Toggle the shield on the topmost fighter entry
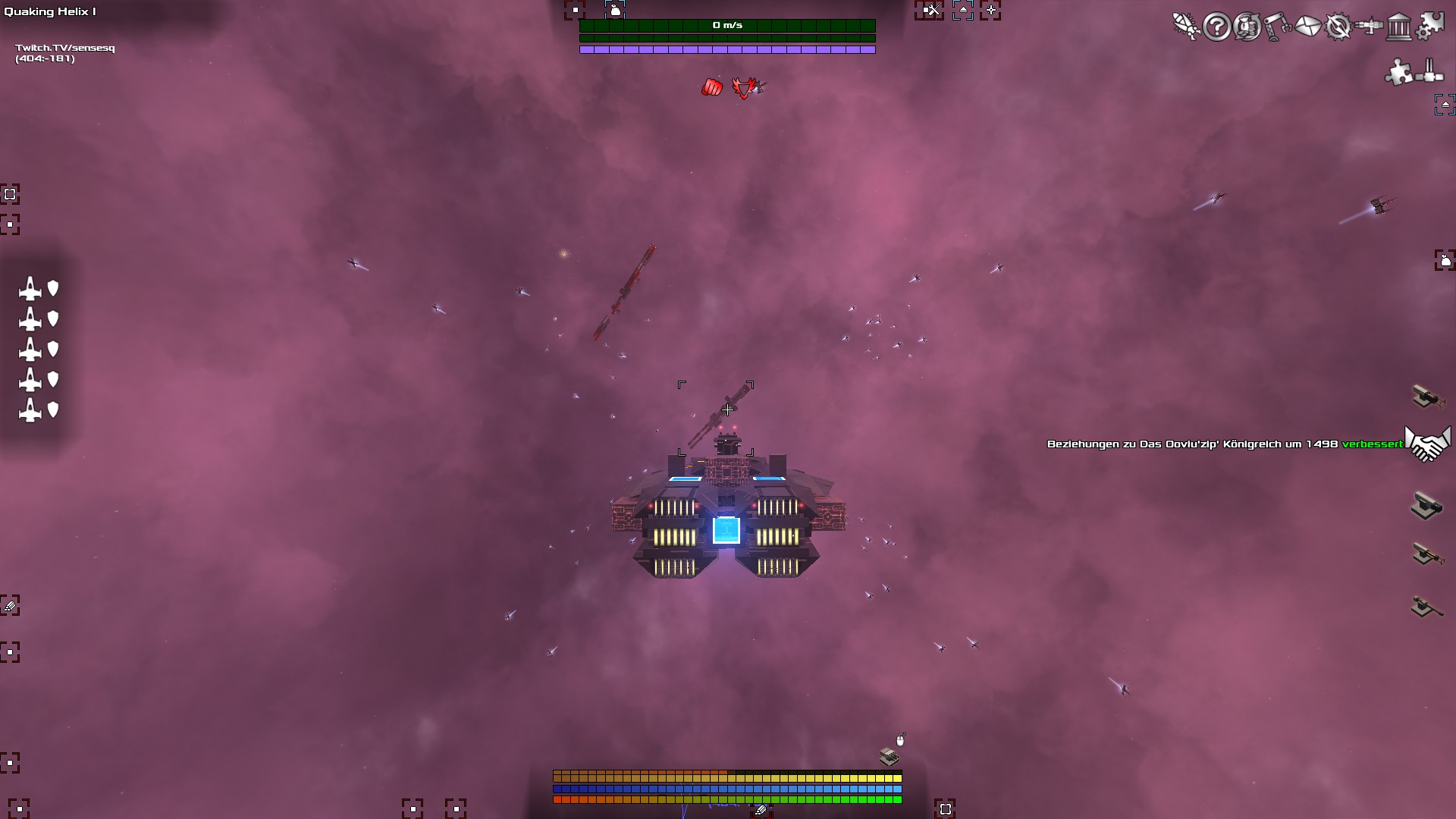Viewport: 1456px width, 819px height. point(52,289)
